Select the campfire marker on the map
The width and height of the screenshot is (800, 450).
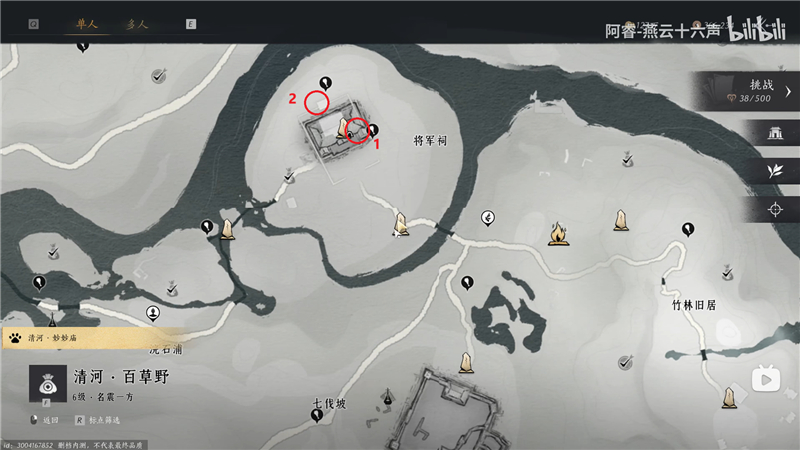pos(557,235)
